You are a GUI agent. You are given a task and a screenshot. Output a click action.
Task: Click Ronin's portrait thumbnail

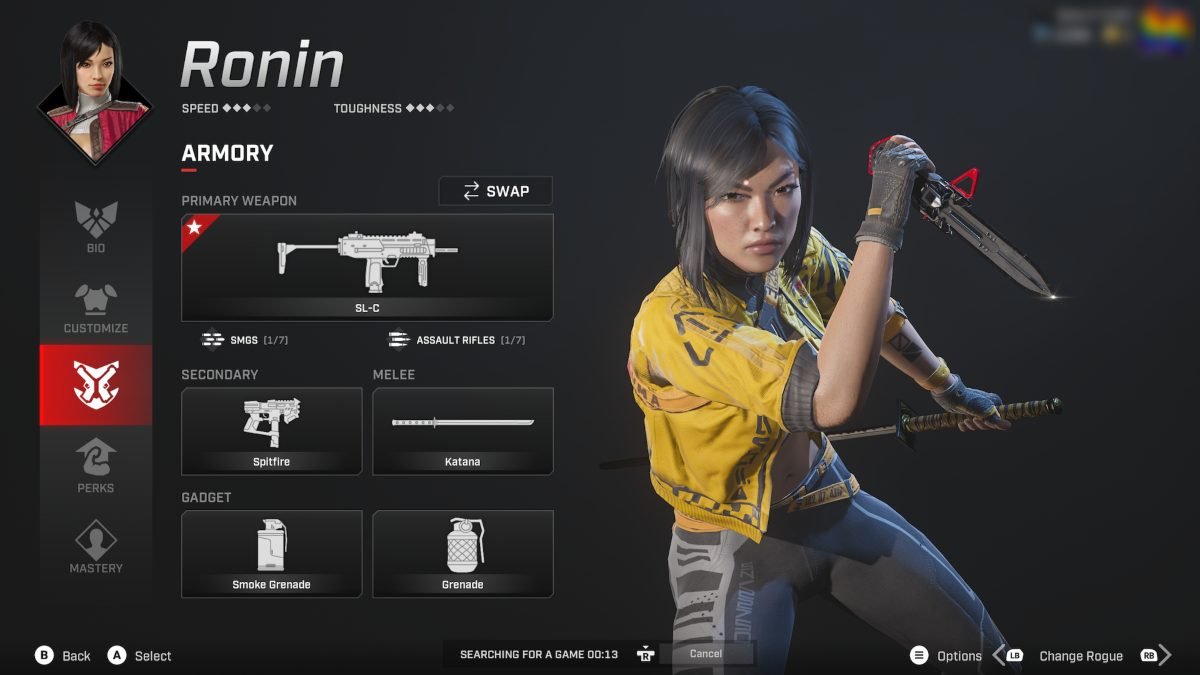pyautogui.click(x=96, y=90)
